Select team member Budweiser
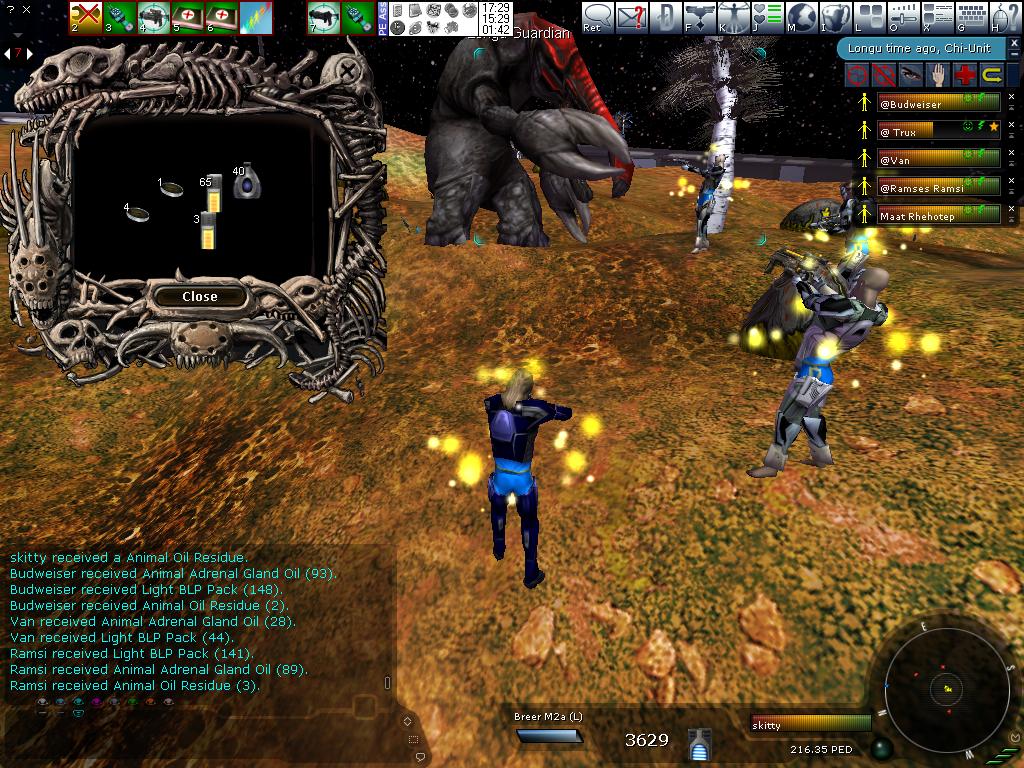Screen dimensions: 1024x768 [938, 103]
